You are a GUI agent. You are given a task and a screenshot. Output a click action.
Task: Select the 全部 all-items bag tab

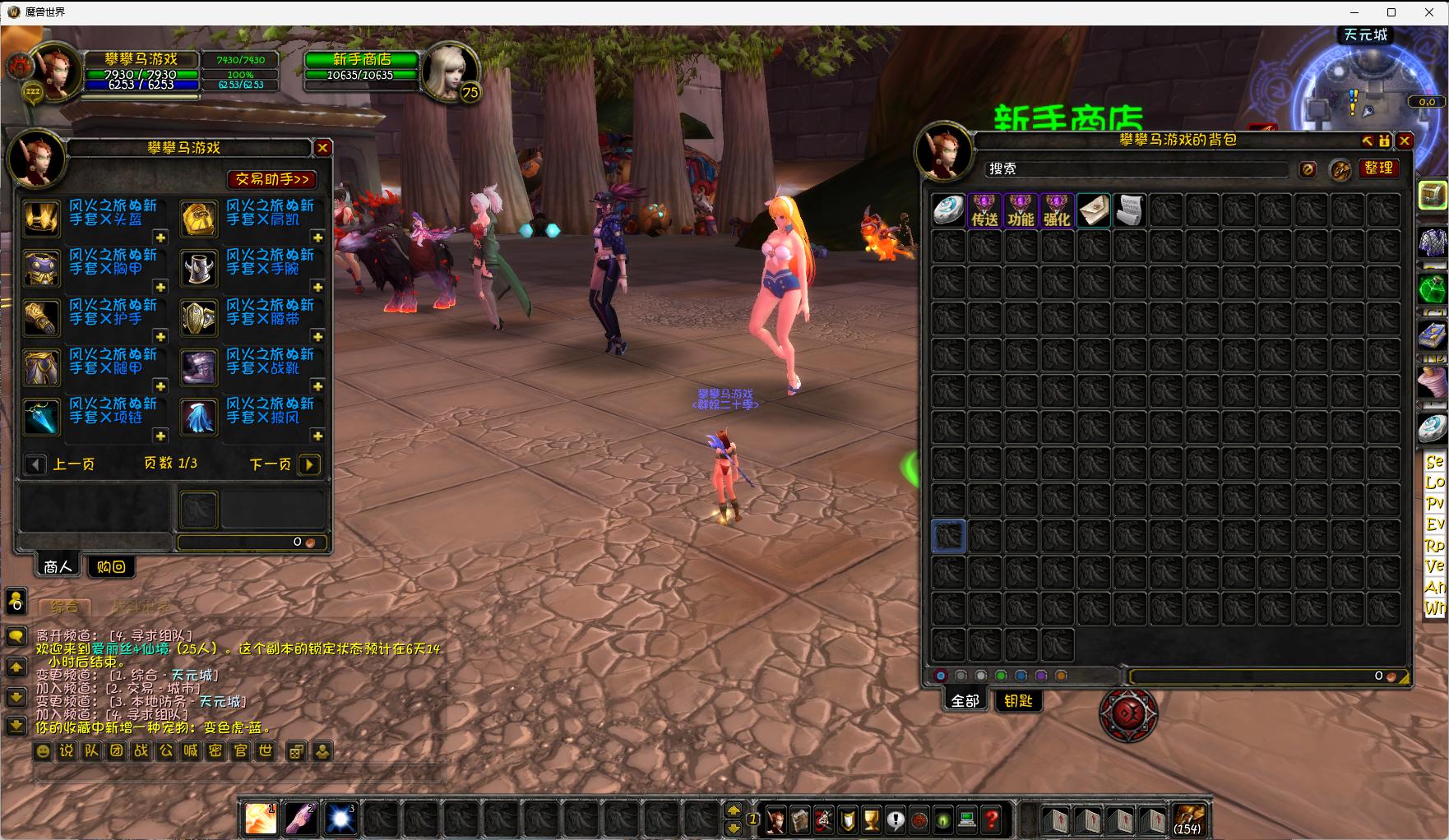tap(965, 700)
